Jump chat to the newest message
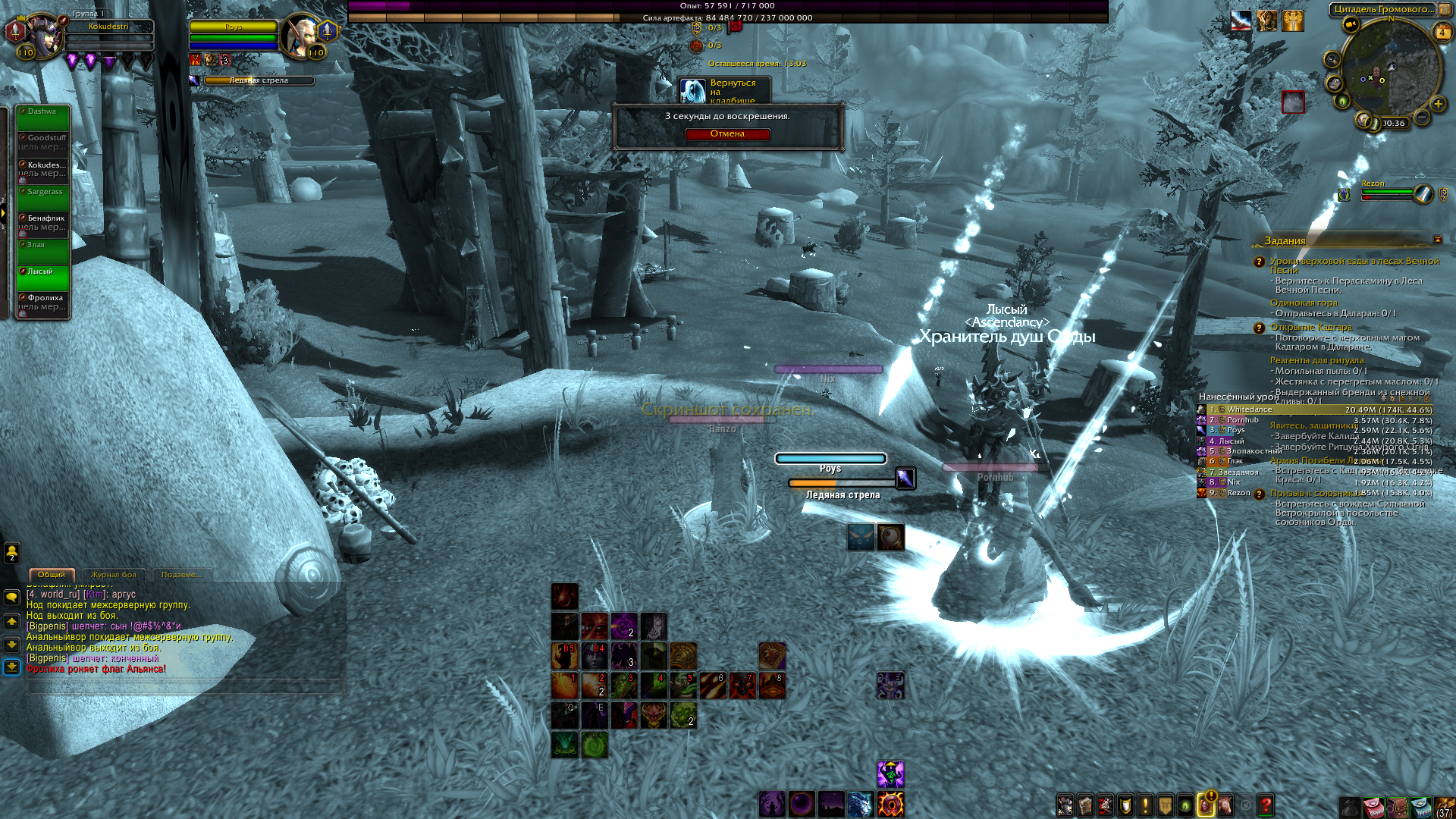This screenshot has height=819, width=1456. click(12, 667)
